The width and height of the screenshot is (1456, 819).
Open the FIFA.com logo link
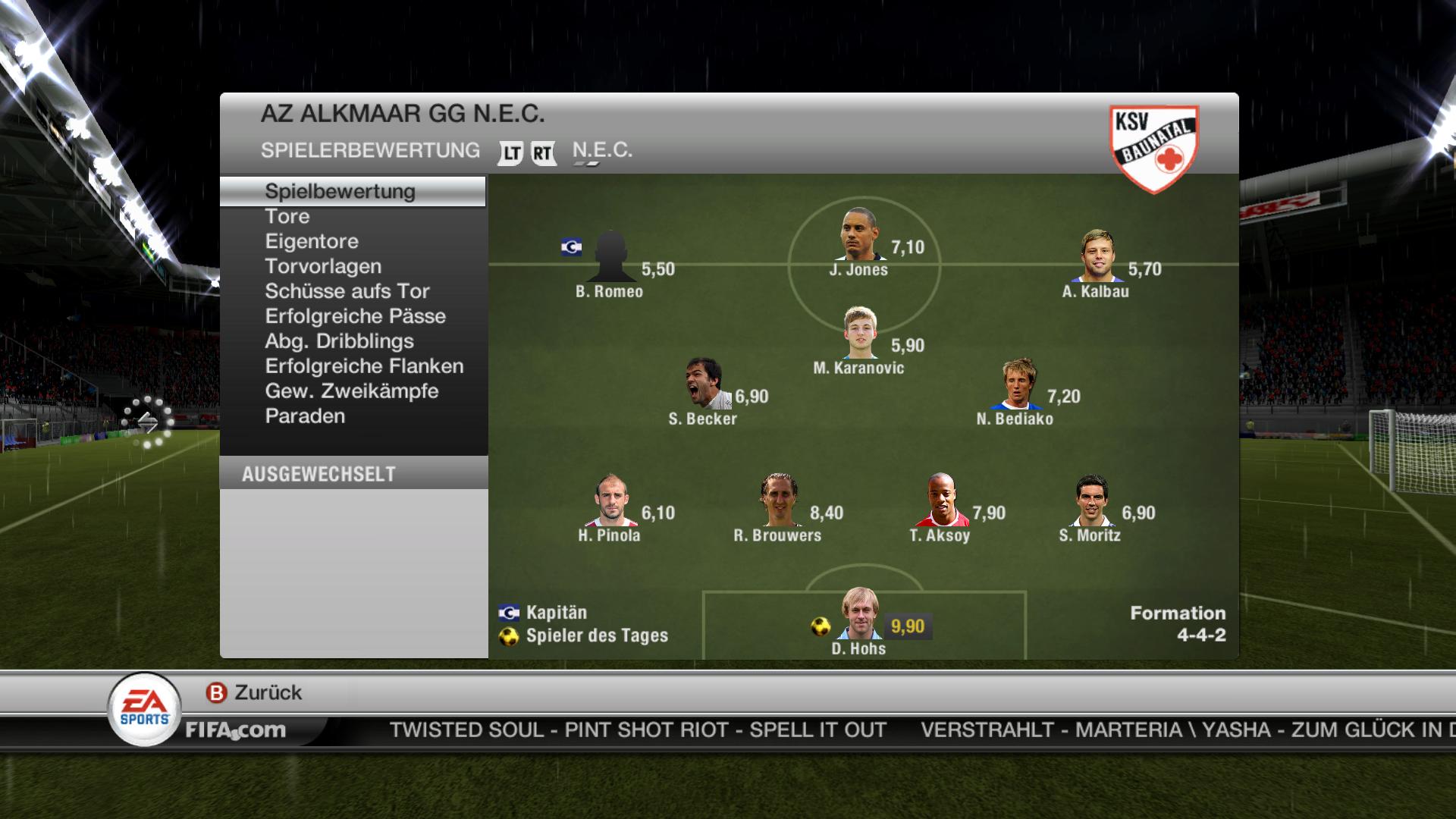pos(236,730)
